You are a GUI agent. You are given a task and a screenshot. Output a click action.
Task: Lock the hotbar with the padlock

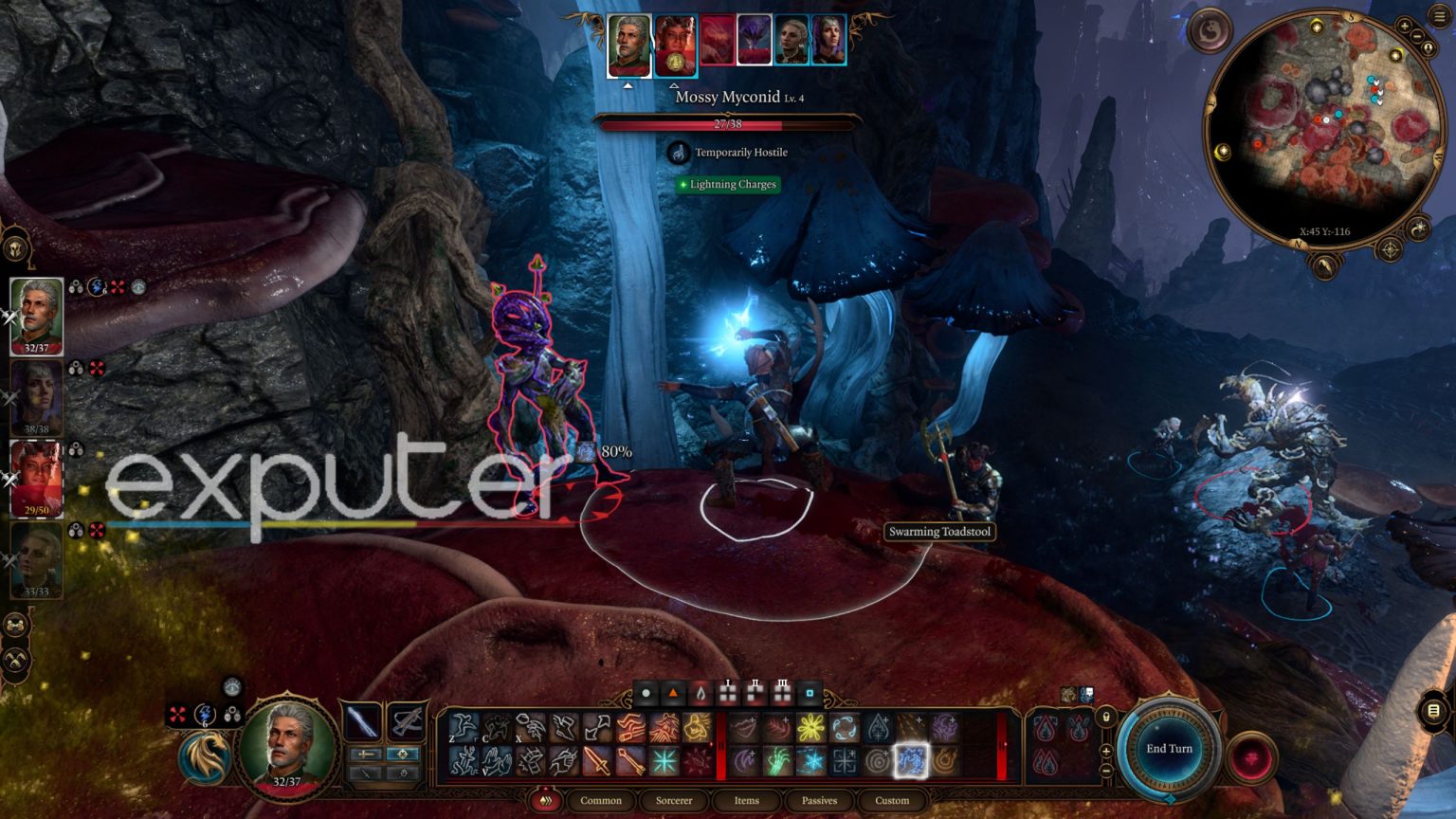pos(1105,718)
